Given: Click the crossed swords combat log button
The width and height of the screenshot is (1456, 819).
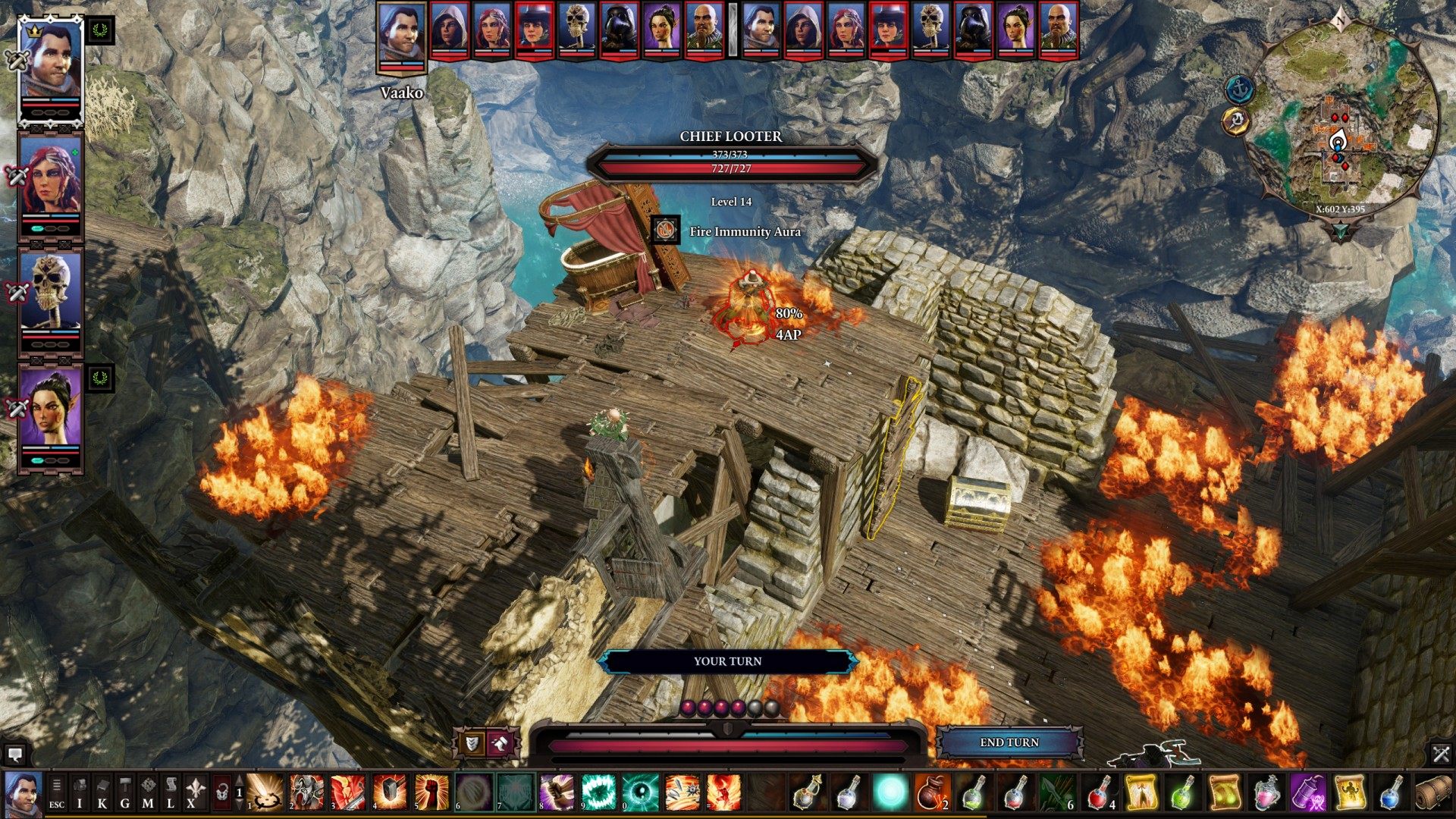Looking at the screenshot, I should 1441,754.
